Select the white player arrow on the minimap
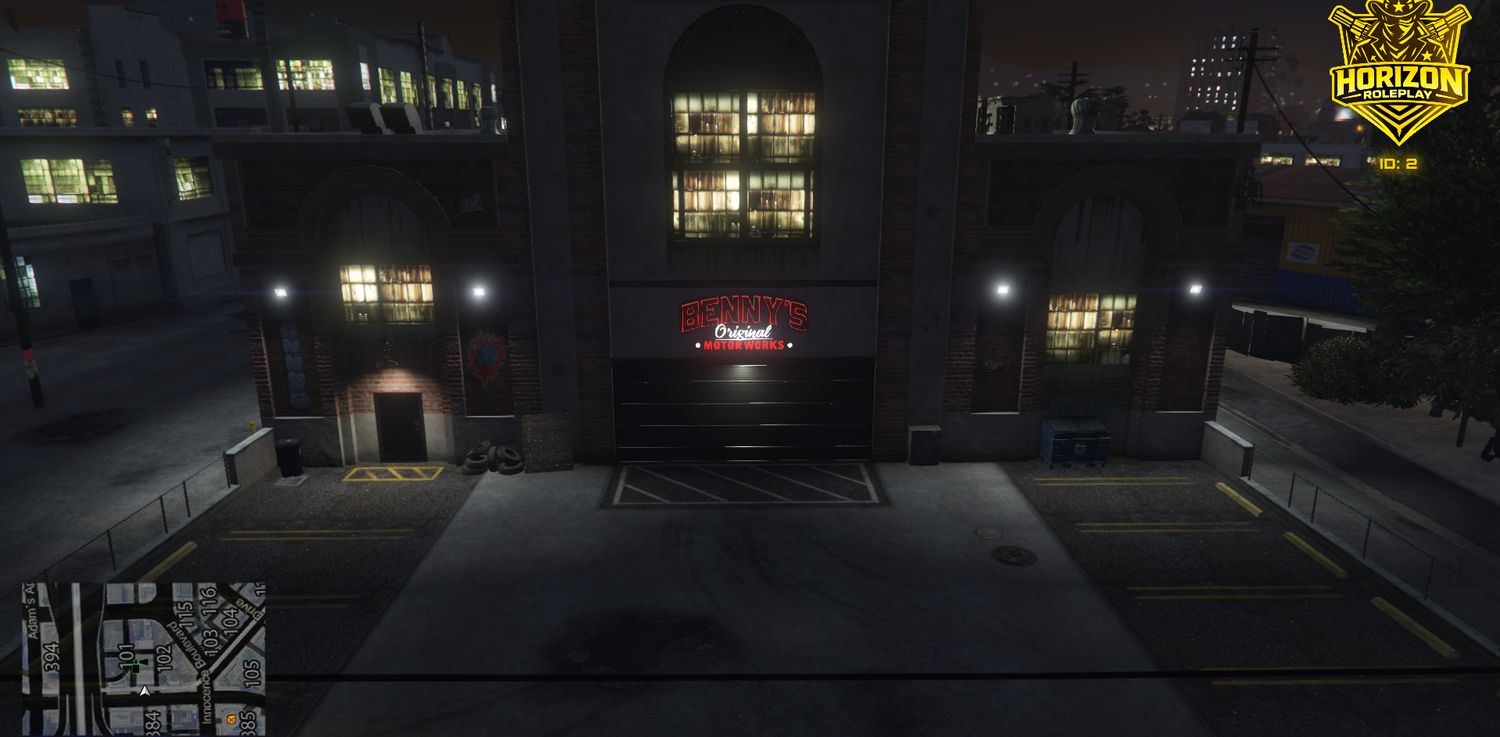 click(x=145, y=691)
